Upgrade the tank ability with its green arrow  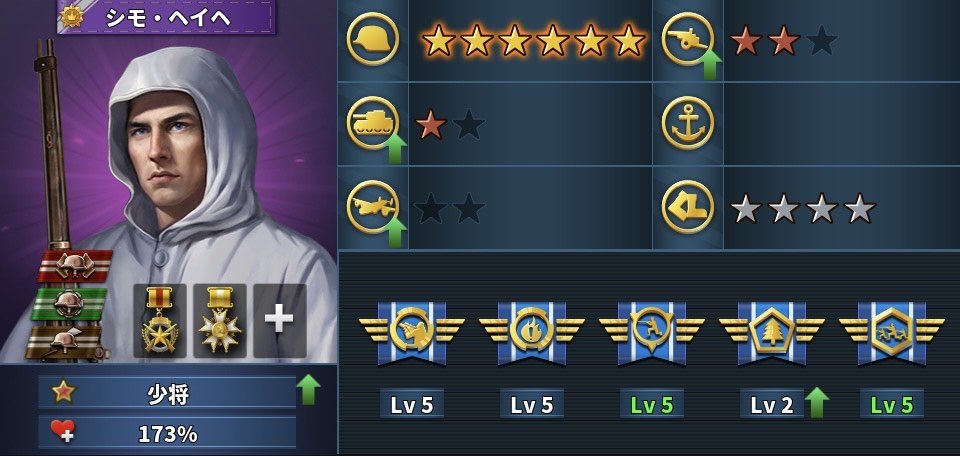coord(395,148)
